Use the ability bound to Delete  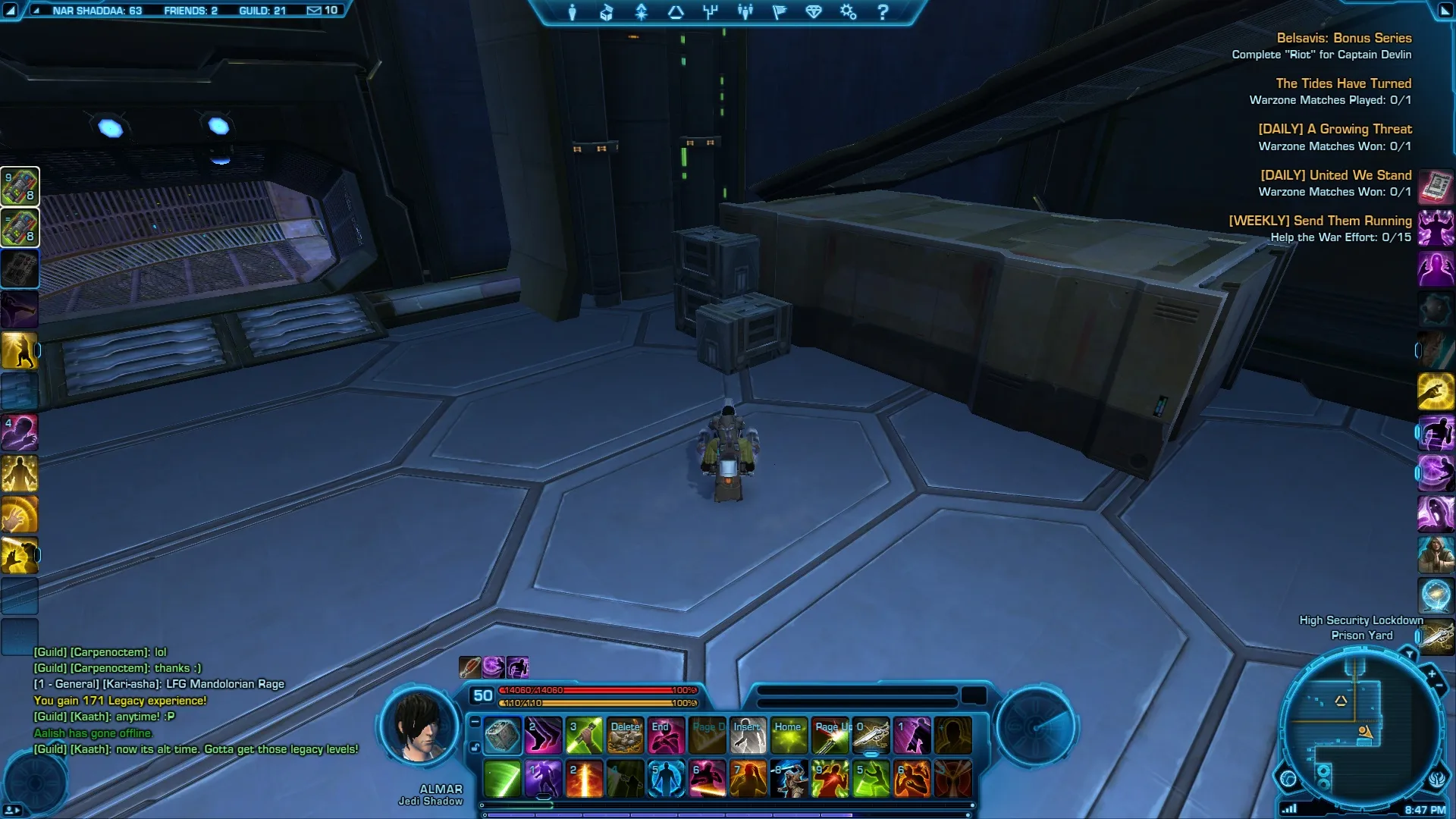[x=625, y=736]
